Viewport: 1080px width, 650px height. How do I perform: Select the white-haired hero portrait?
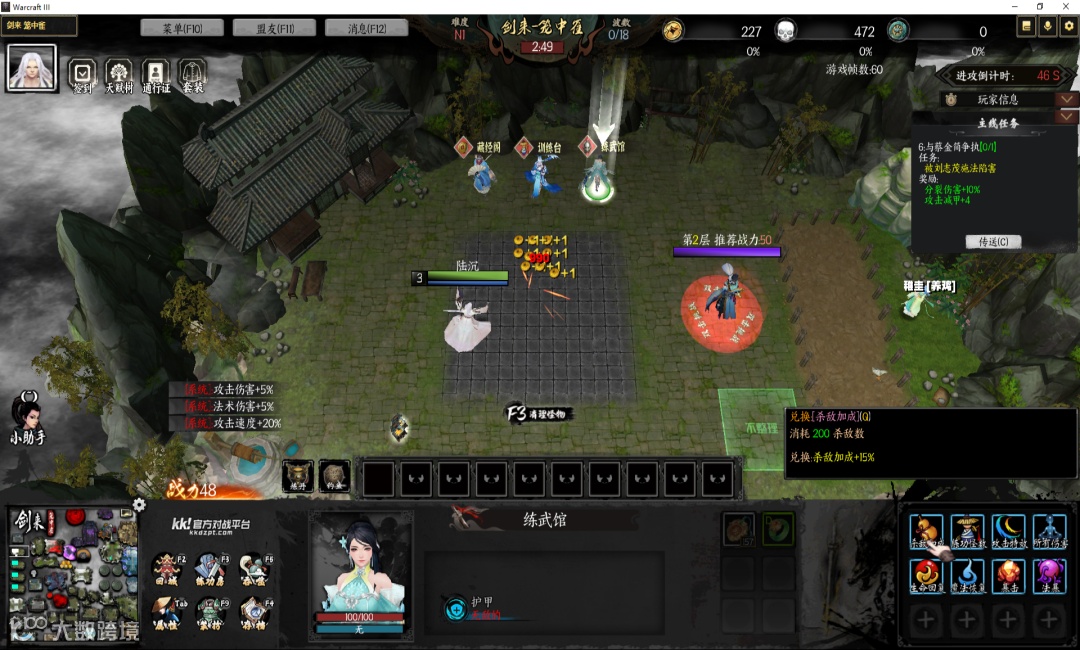32,68
